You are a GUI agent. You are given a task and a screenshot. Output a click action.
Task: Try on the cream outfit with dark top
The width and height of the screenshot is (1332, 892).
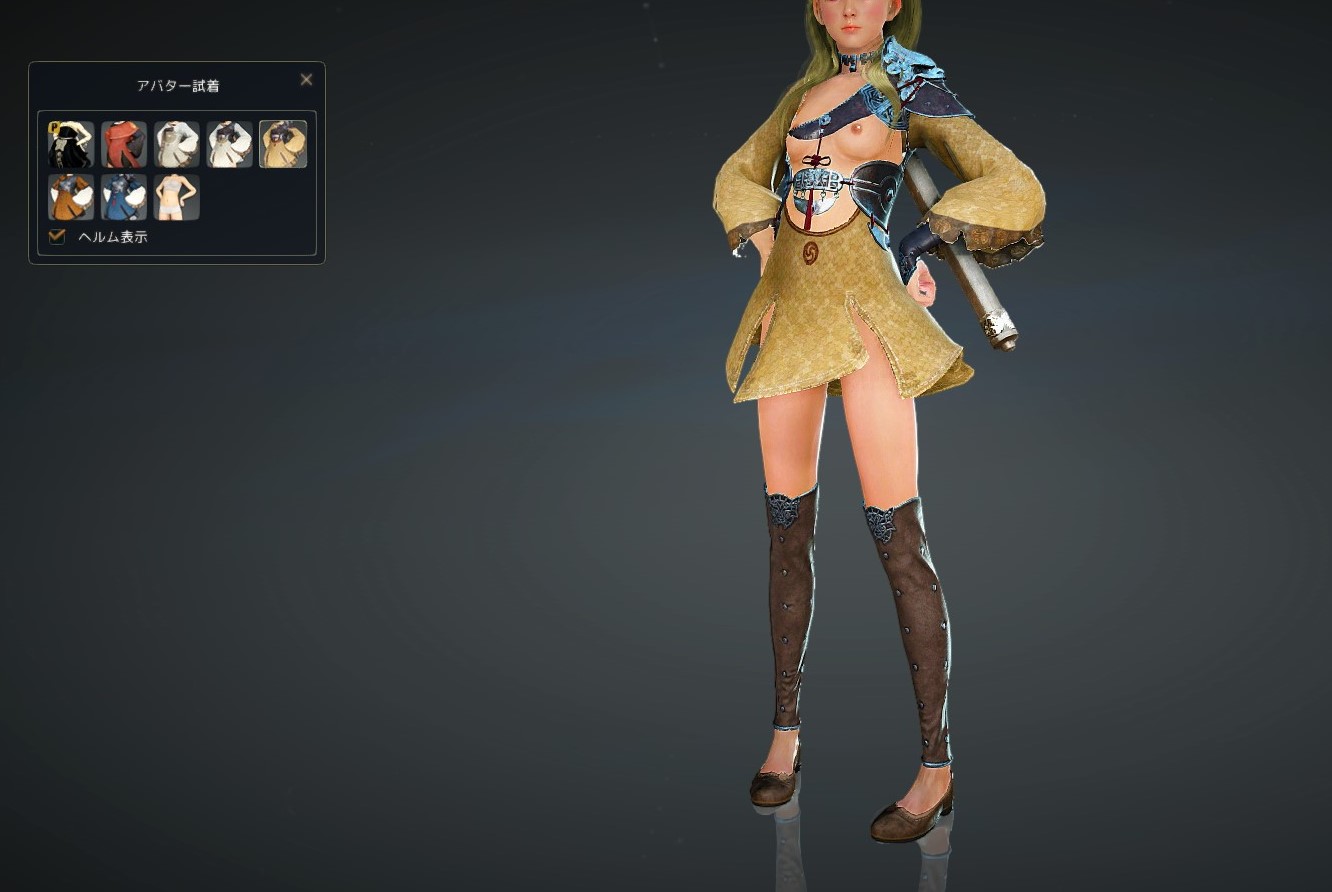[x=230, y=144]
